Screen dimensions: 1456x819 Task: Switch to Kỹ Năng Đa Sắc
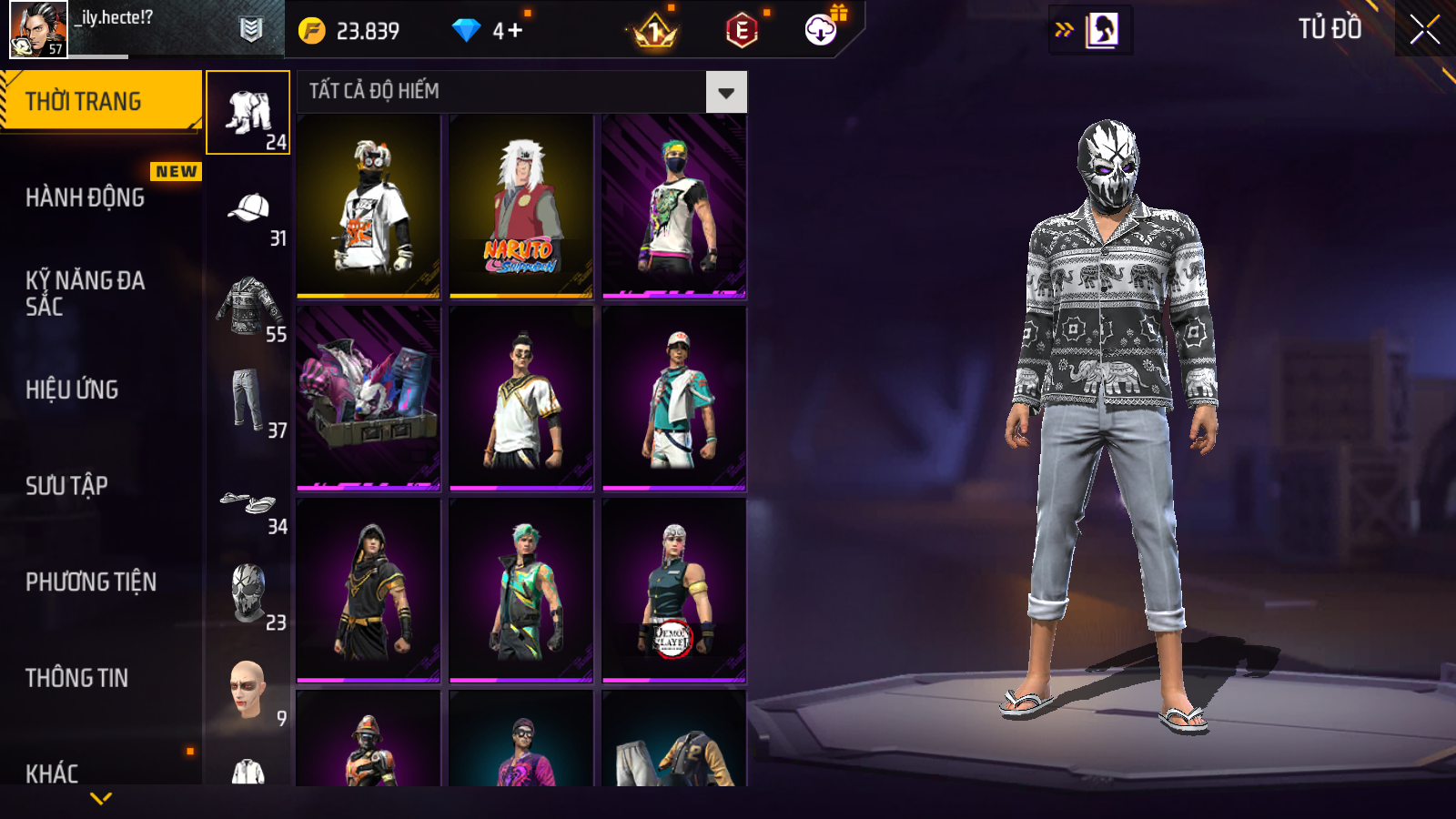(x=86, y=293)
